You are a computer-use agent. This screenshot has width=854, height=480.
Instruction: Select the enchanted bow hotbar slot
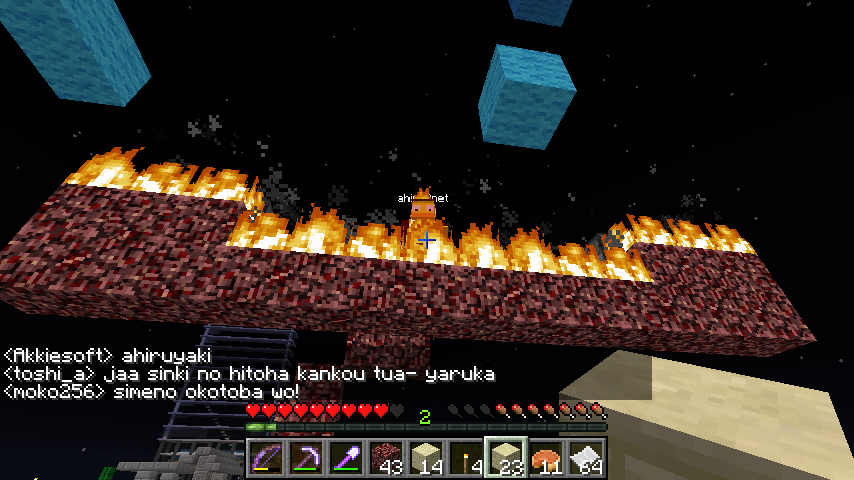(266, 458)
